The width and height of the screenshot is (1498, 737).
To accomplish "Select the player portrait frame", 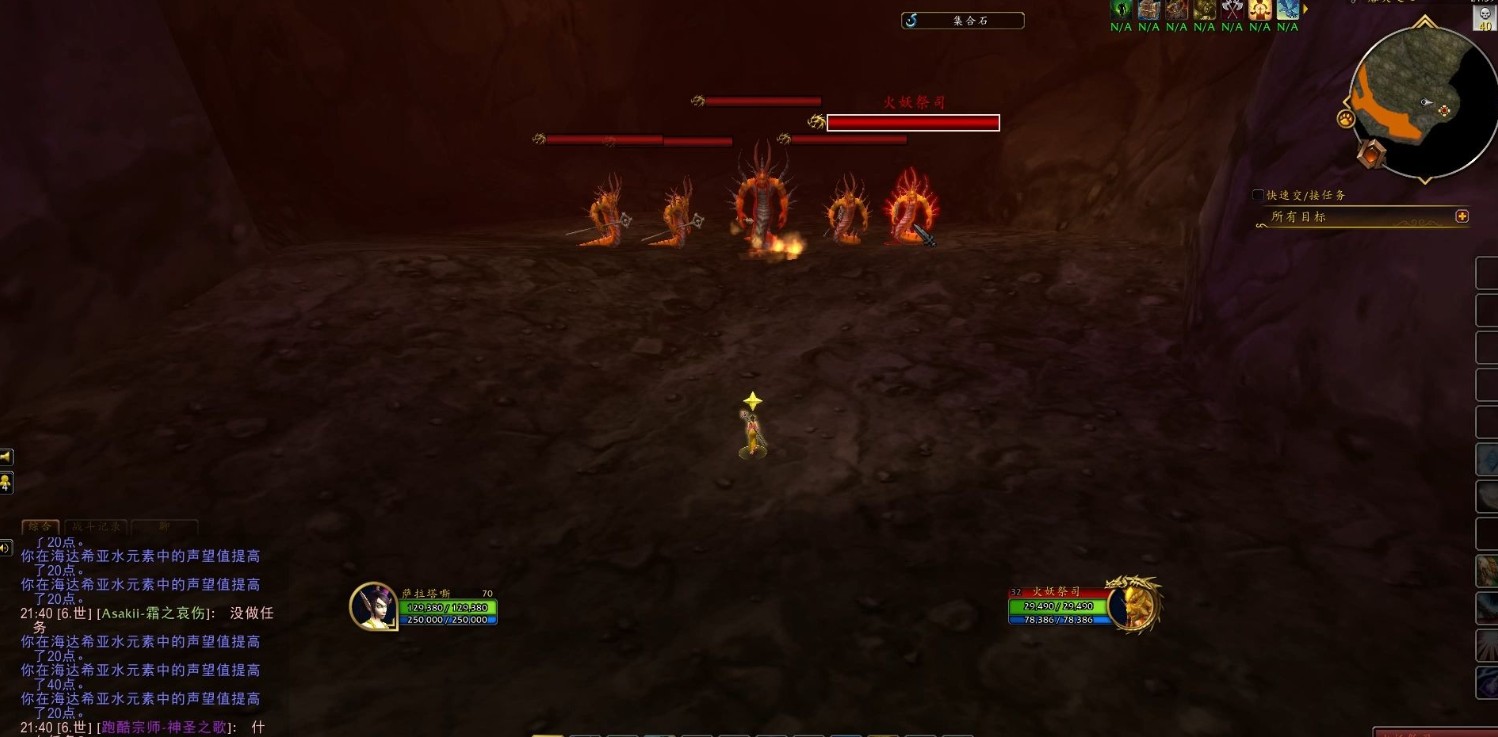I will pyautogui.click(x=373, y=606).
